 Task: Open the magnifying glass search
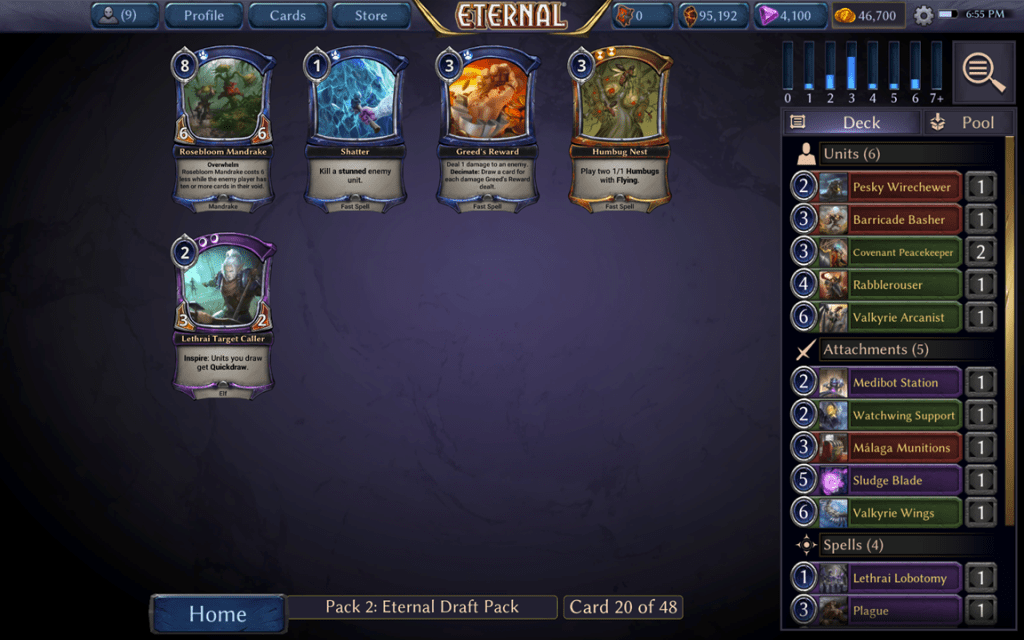pyautogui.click(x=984, y=71)
